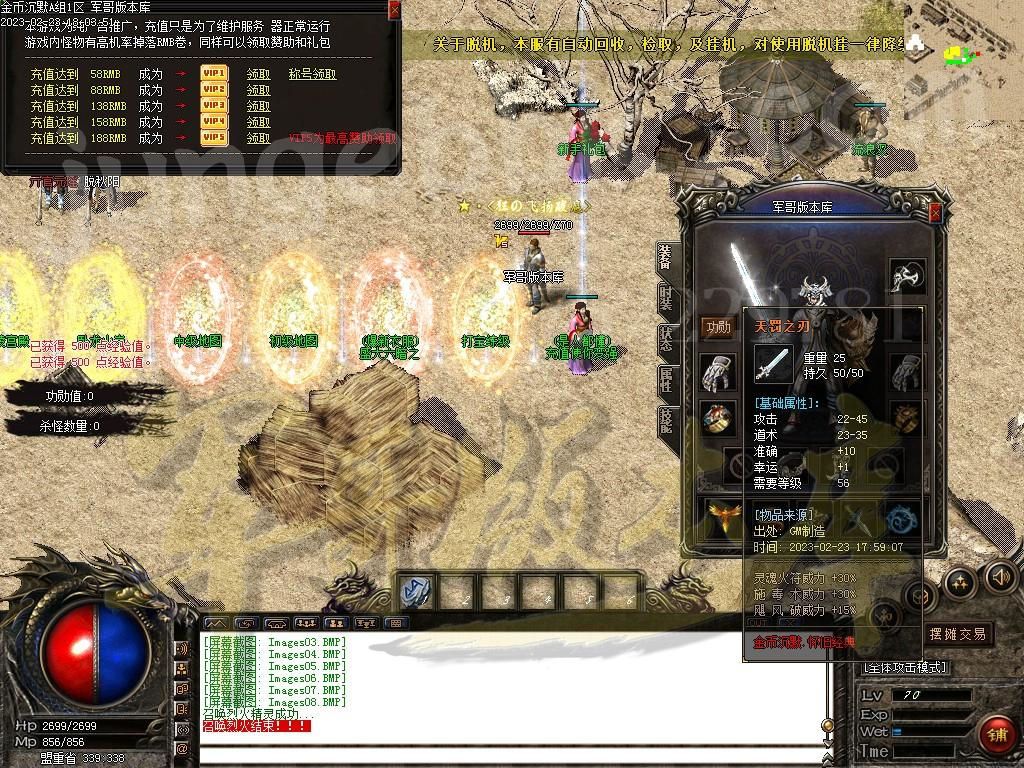Viewport: 1024px width, 768px height.
Task: Switch to the 状态 status tab
Action: coord(667,338)
